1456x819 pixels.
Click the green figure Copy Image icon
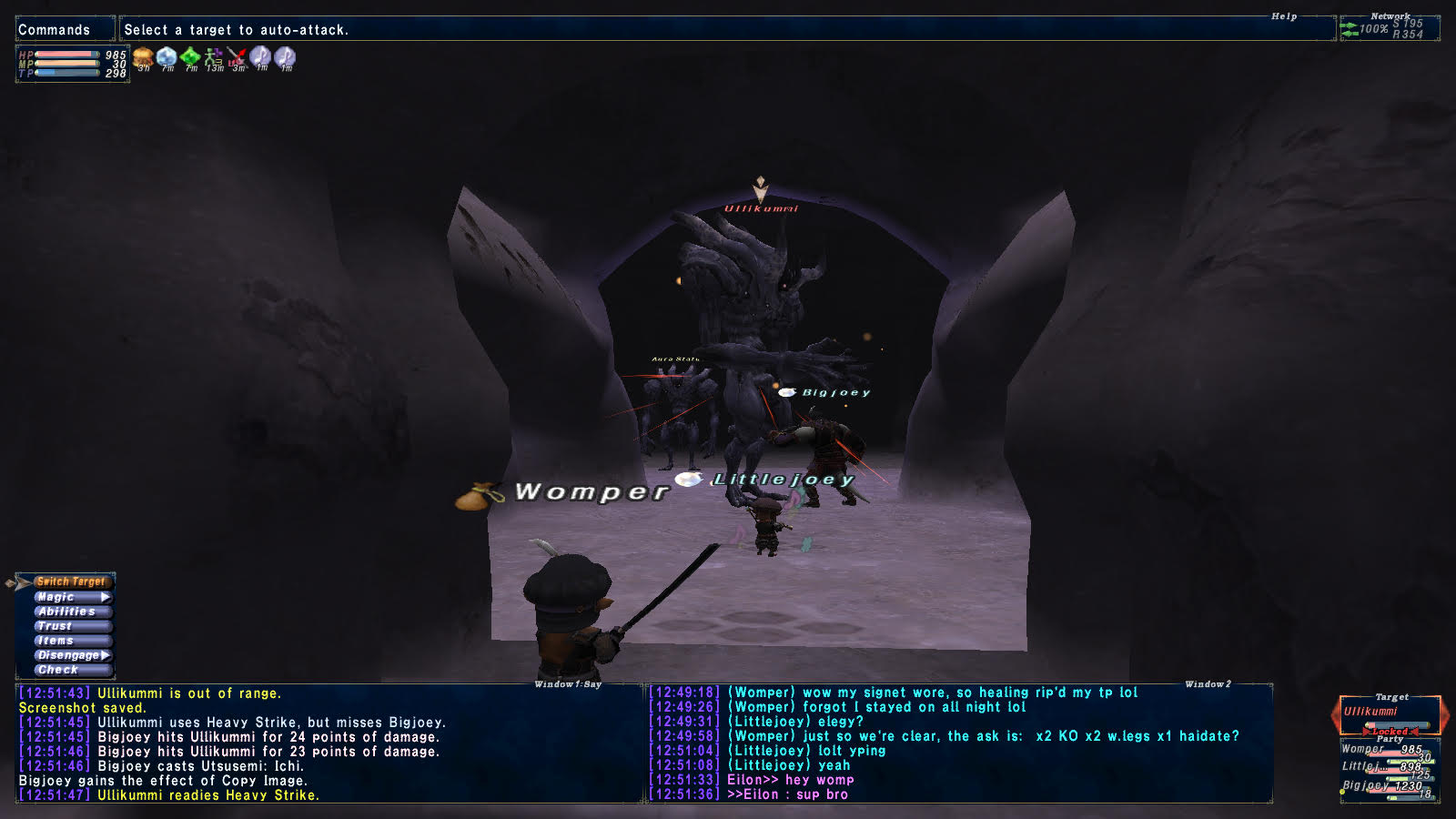214,58
